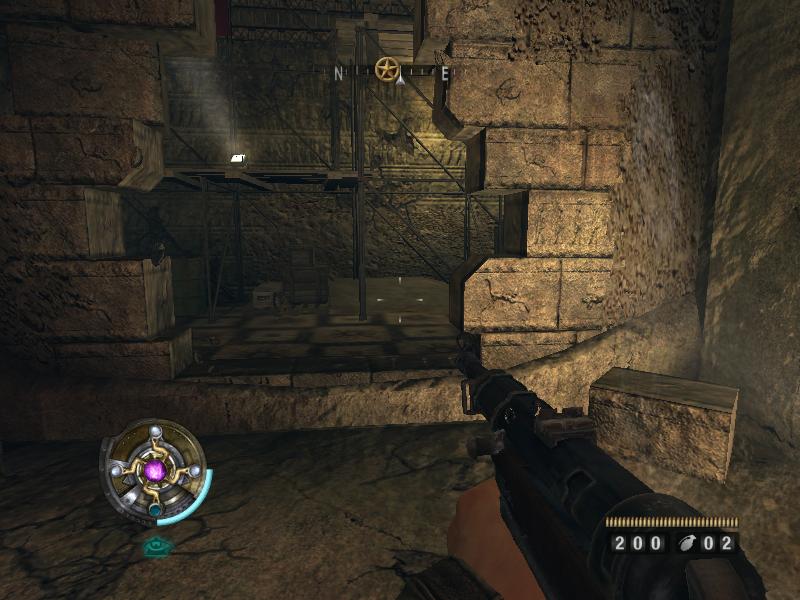Select the Thule medallion with purple crystal
This screenshot has height=600, width=800.
[153, 469]
